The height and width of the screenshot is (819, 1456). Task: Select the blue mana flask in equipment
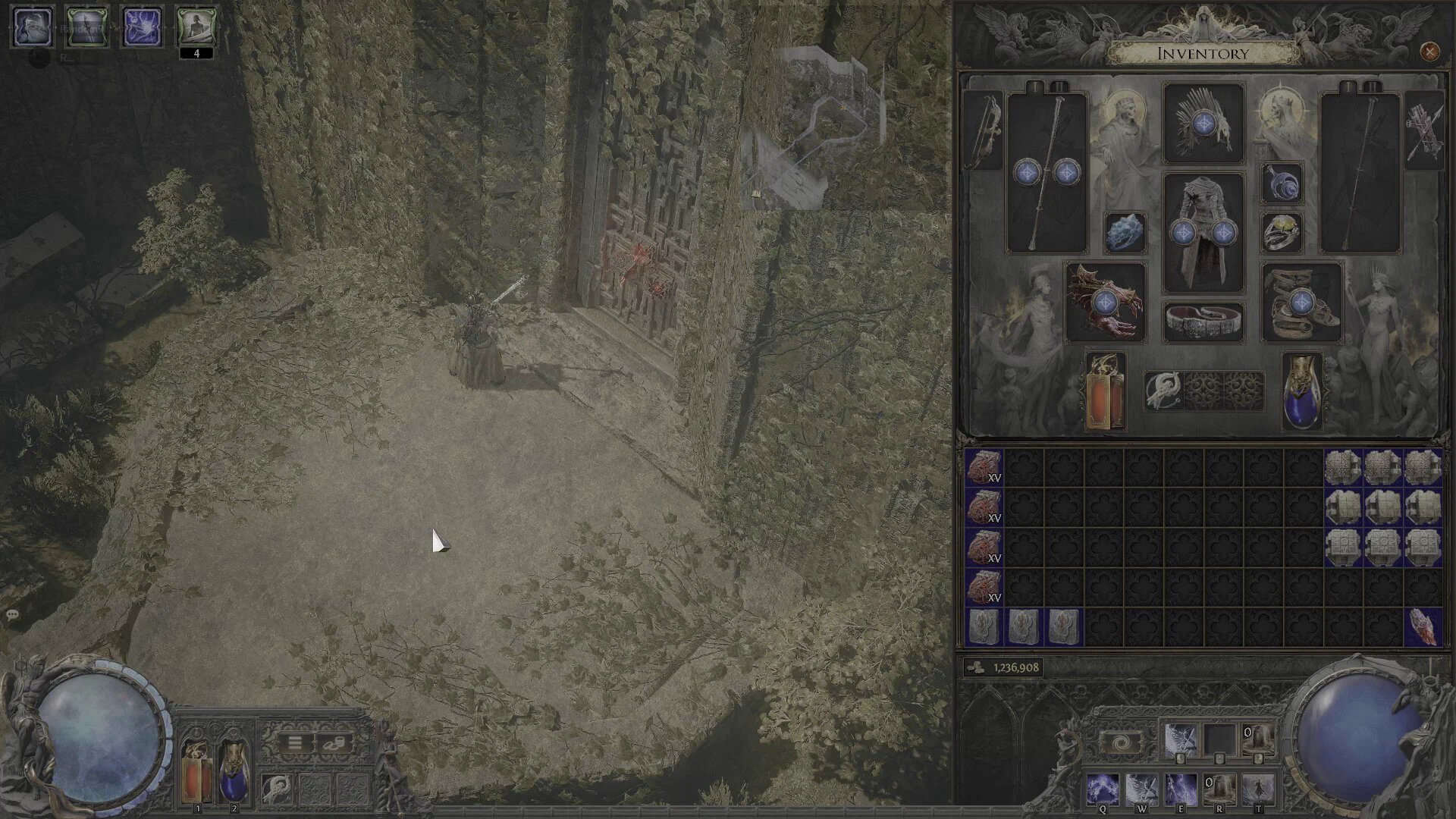(x=1302, y=392)
